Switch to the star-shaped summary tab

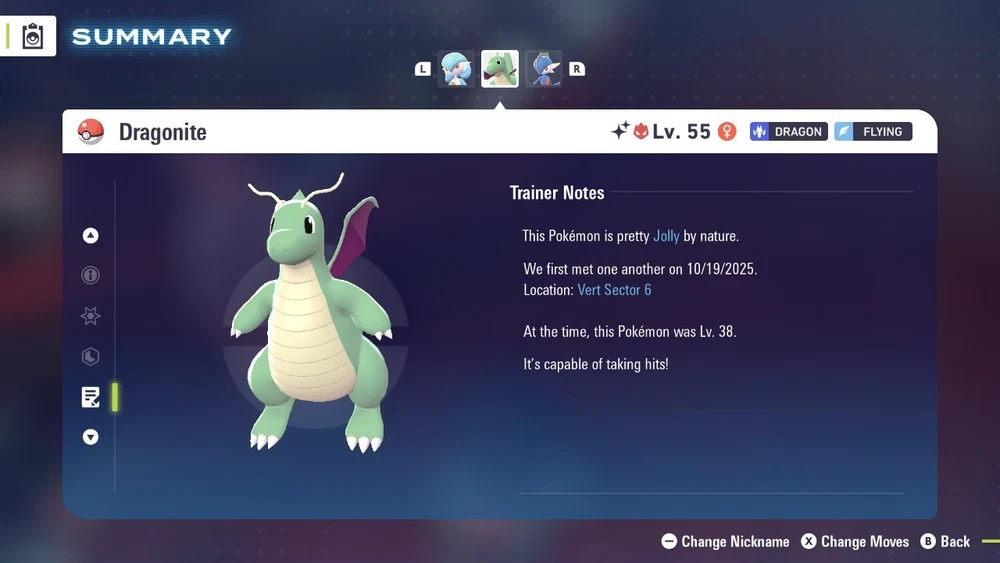[x=91, y=316]
